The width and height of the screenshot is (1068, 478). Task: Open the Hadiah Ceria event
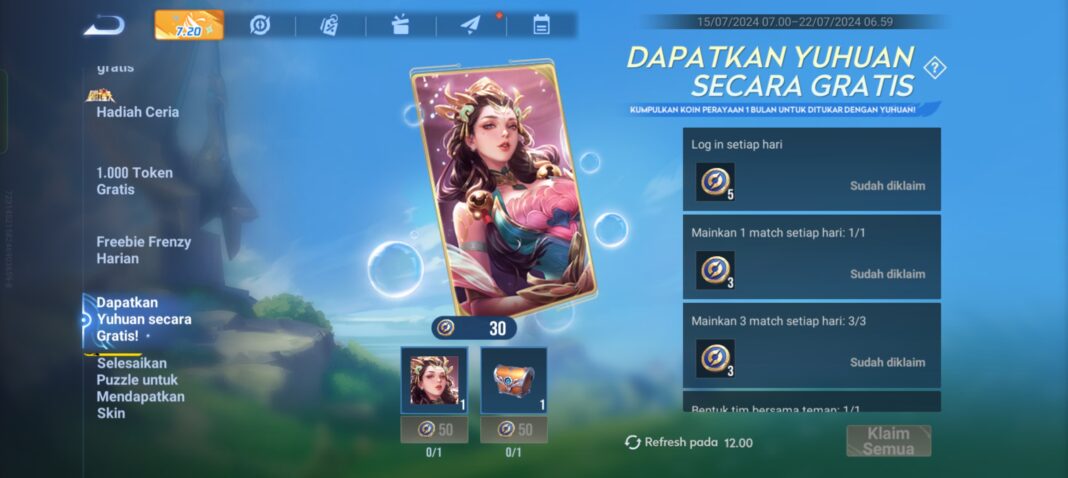click(x=137, y=112)
